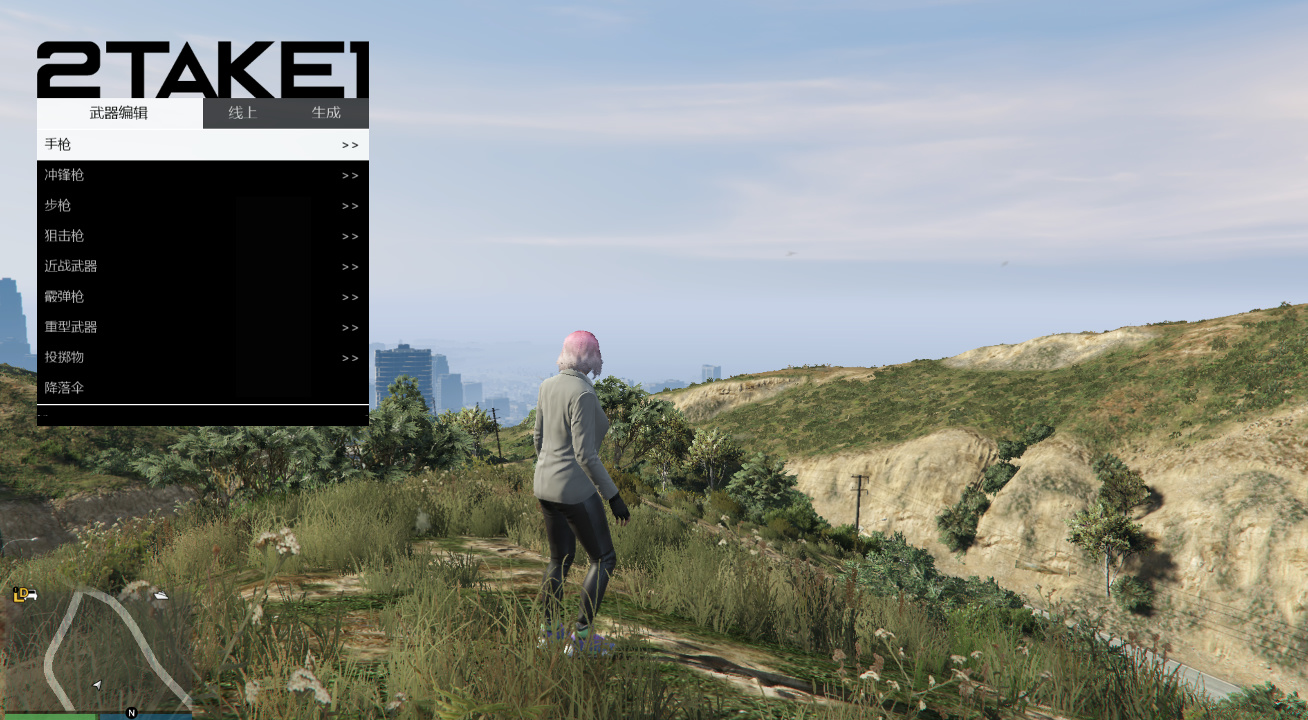Switch to the 线上 tab
Screen dimensions: 1308x720
click(241, 113)
